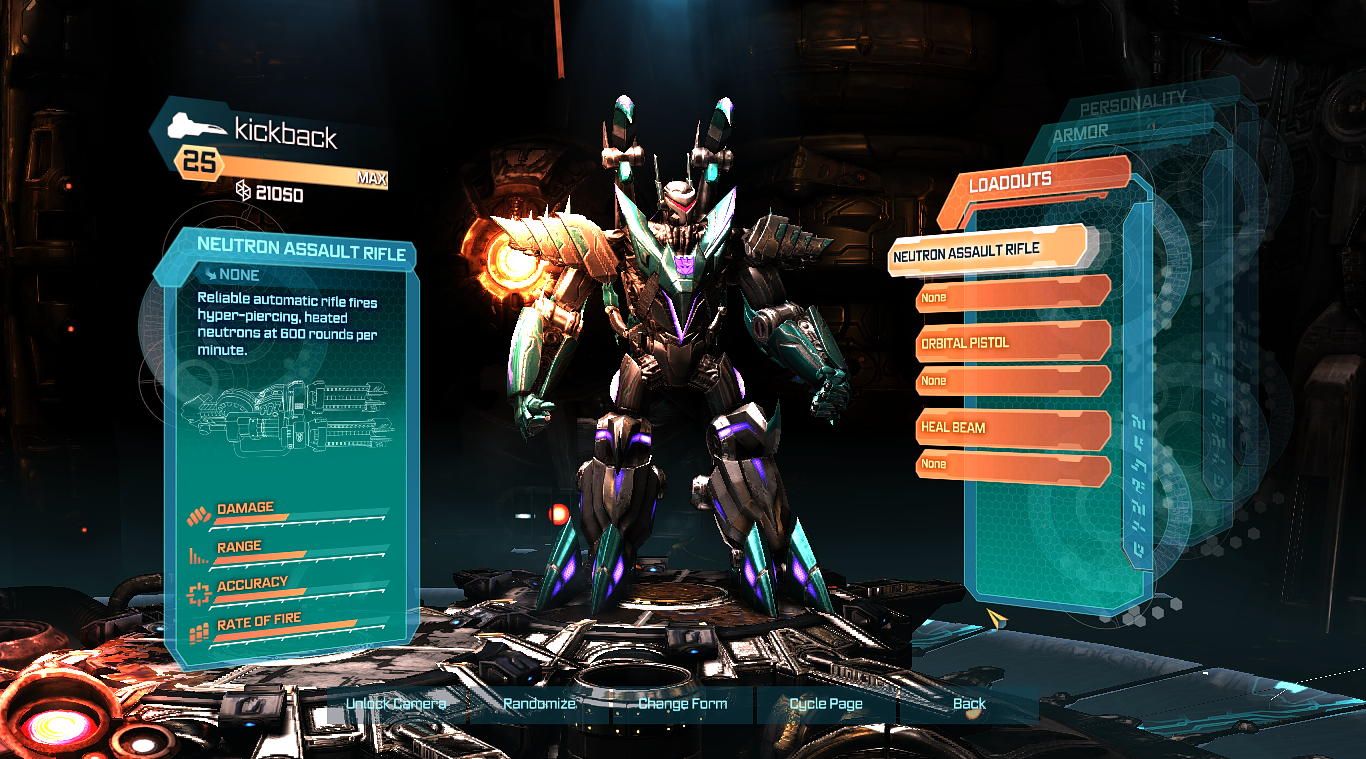The width and height of the screenshot is (1366, 759).
Task: Open the None slot under Heal Beam
Action: coord(1010,464)
